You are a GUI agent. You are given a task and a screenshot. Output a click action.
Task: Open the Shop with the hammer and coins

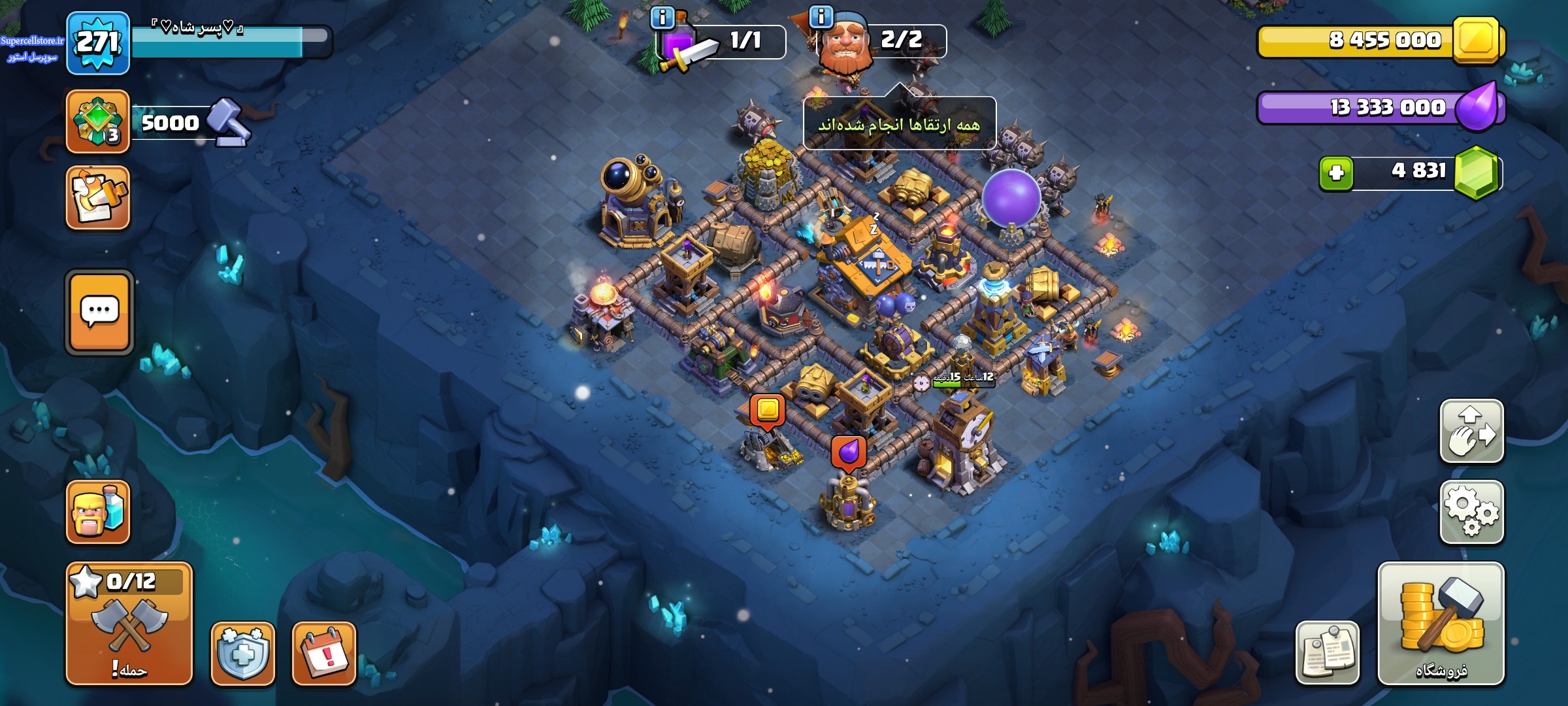point(1441,623)
